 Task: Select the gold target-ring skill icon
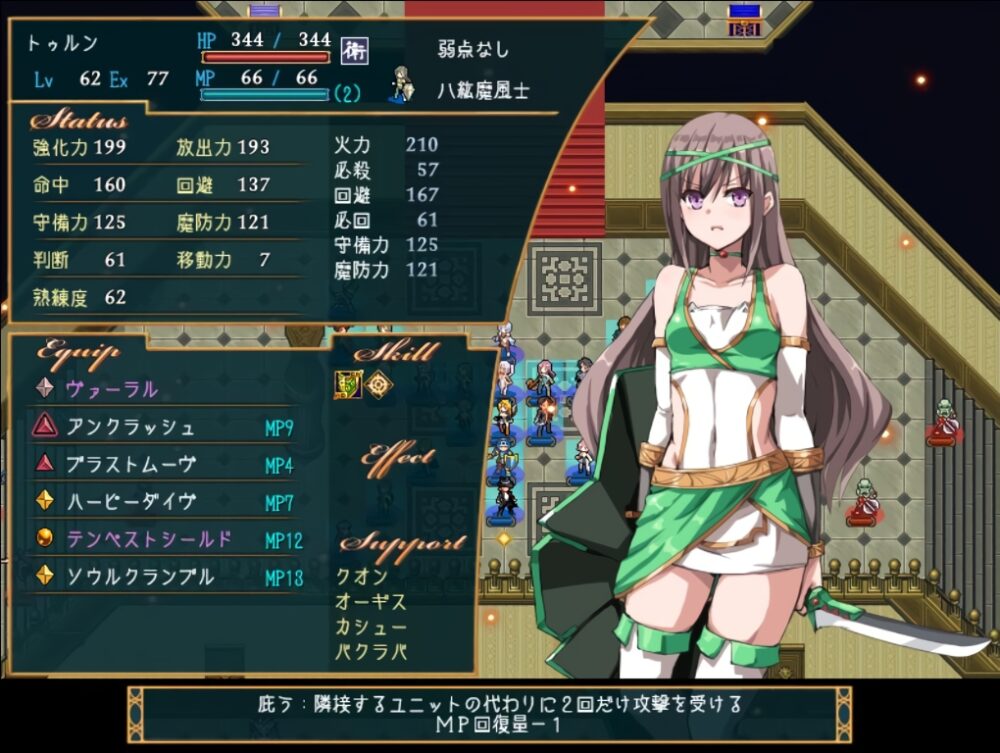(x=378, y=385)
